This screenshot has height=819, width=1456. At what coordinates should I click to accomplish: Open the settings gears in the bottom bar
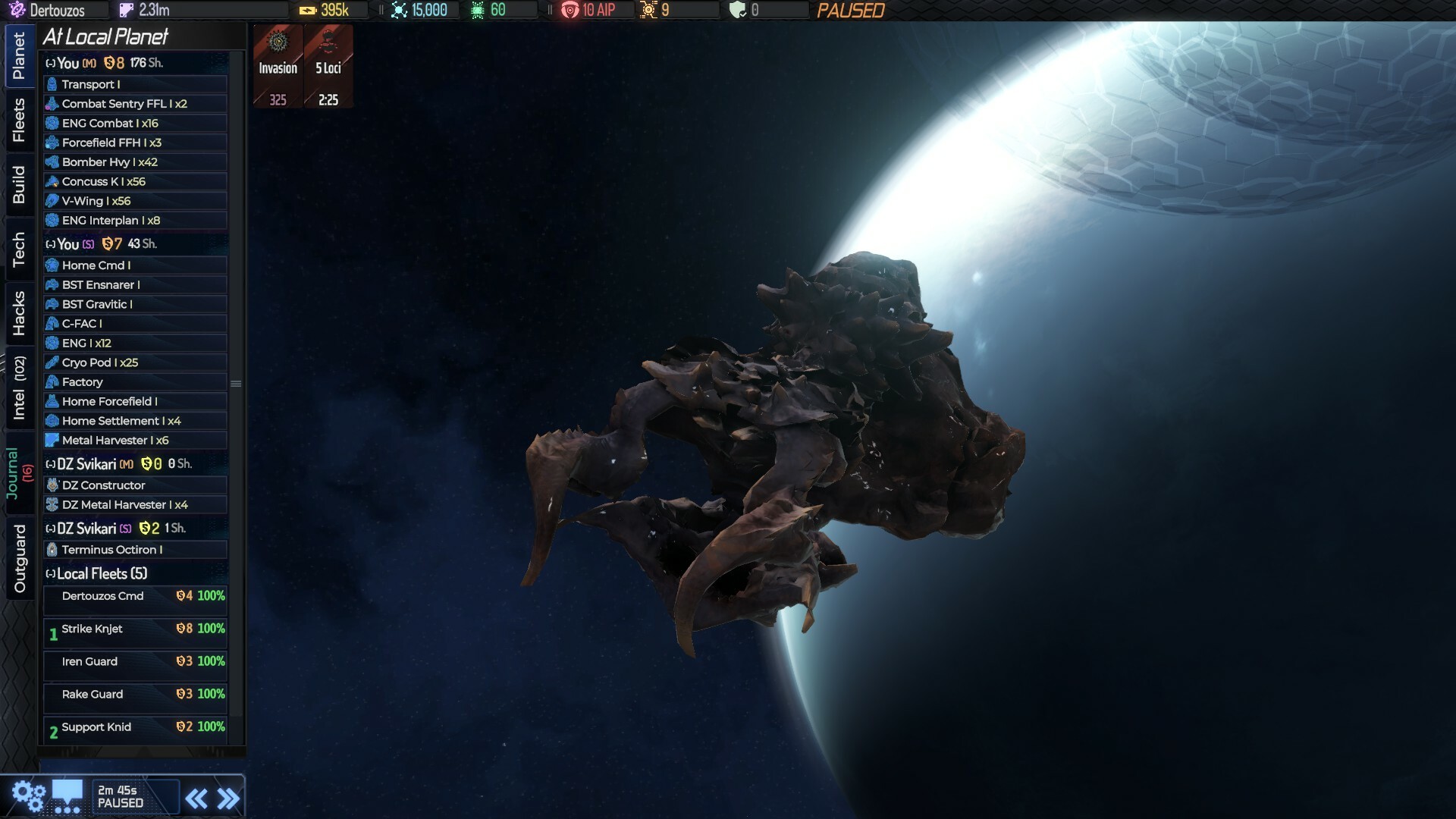29,795
